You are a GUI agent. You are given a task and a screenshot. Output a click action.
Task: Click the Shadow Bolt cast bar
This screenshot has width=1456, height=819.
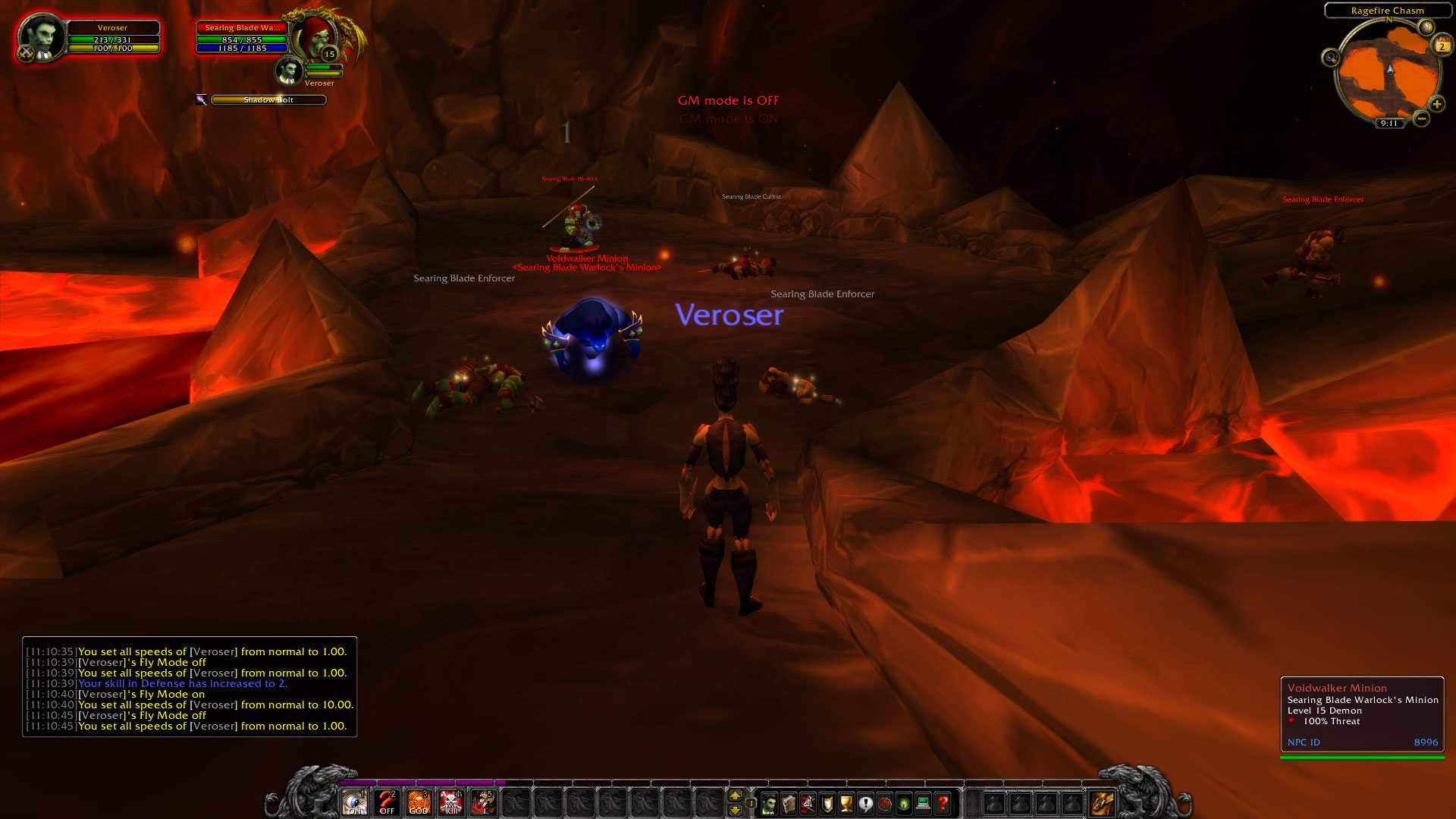pos(268,99)
